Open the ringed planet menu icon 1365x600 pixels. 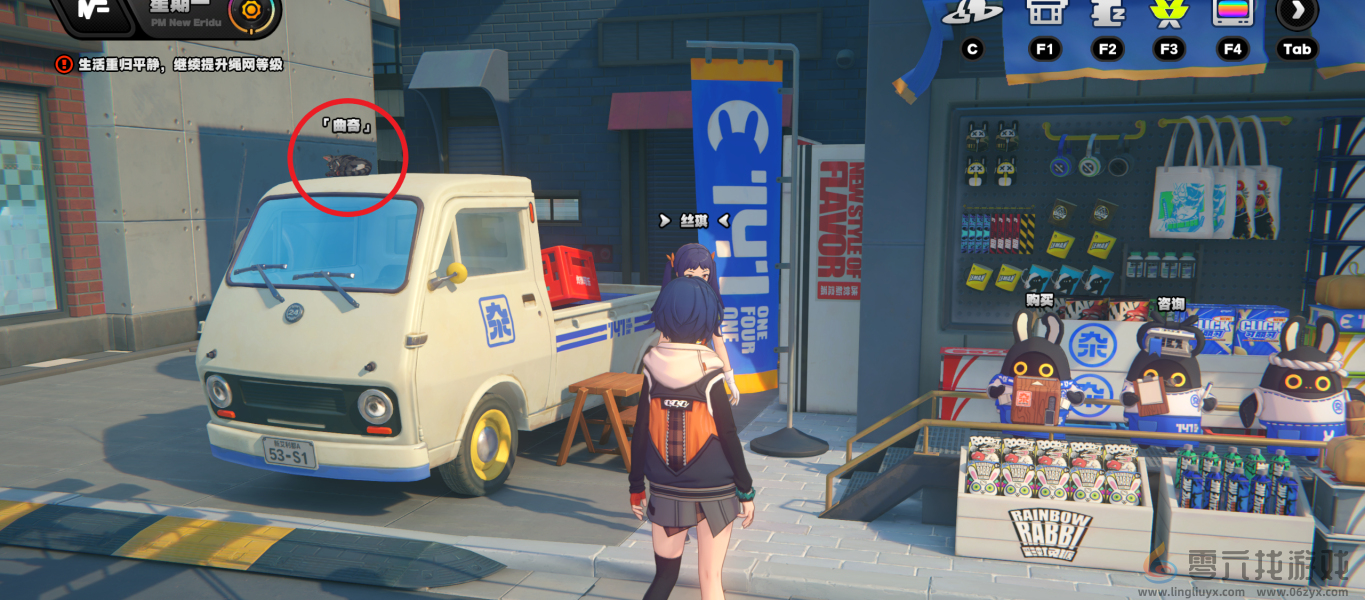pos(973,11)
